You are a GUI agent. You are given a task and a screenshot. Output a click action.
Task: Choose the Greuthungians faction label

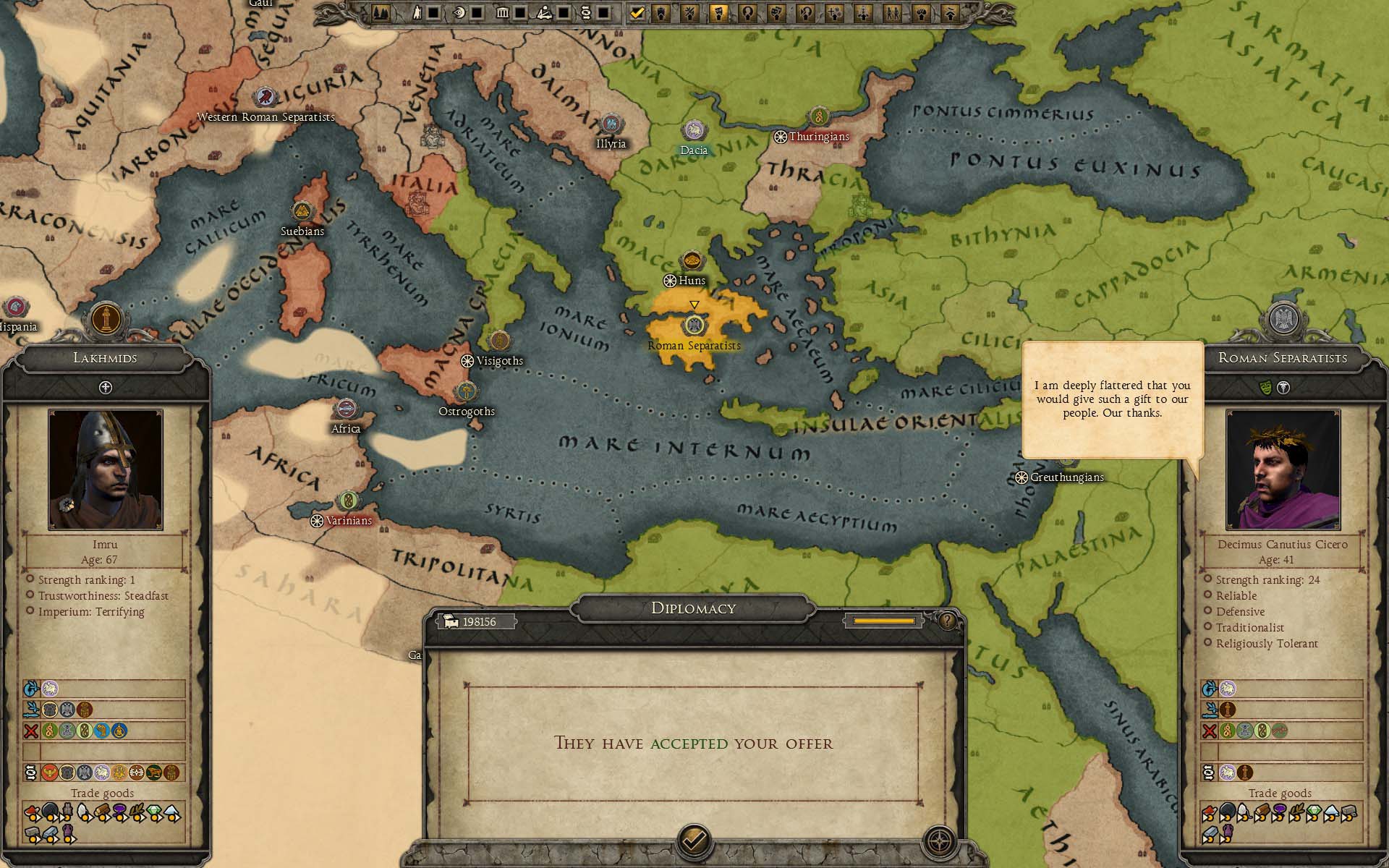1066,477
